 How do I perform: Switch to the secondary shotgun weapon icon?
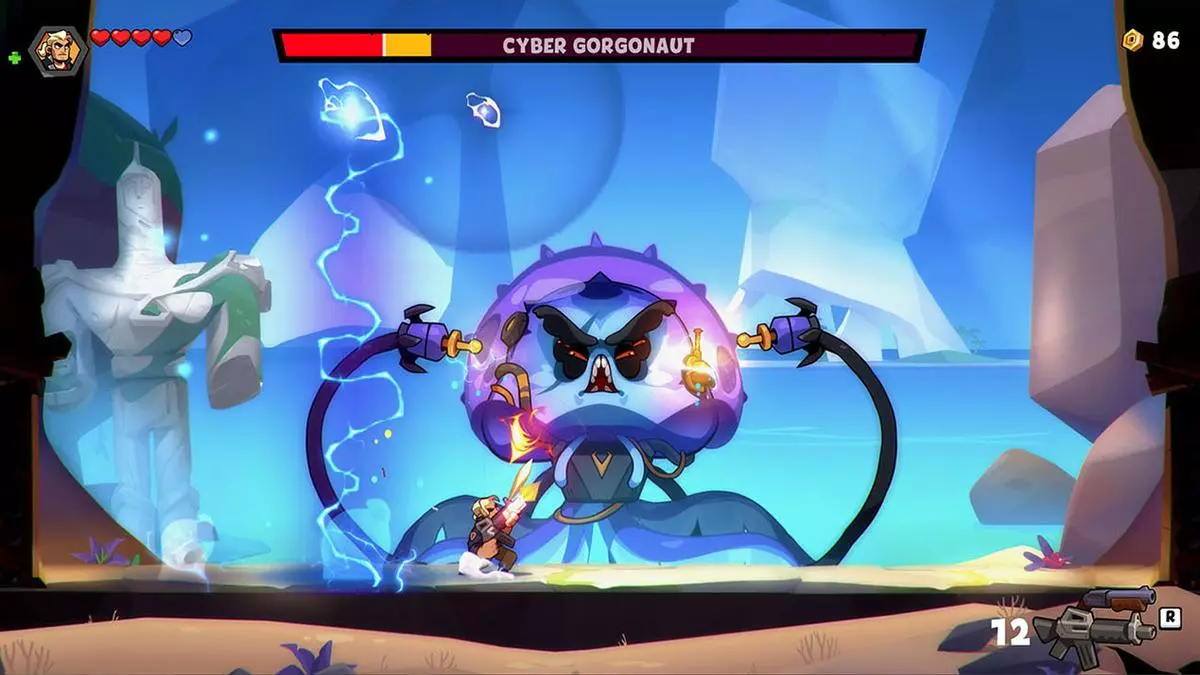(x=1119, y=600)
